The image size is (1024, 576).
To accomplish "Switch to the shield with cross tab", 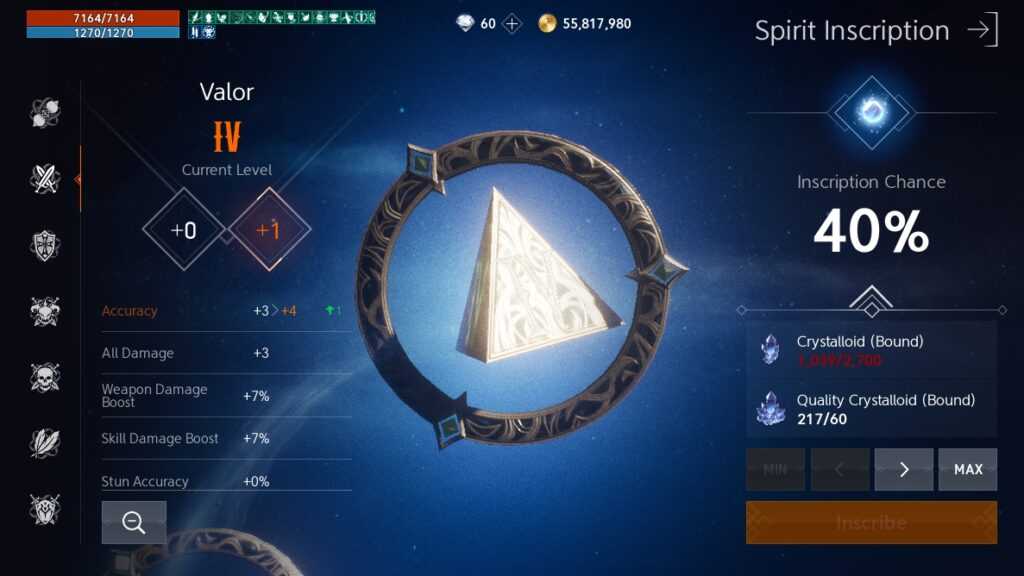I will pyautogui.click(x=45, y=245).
